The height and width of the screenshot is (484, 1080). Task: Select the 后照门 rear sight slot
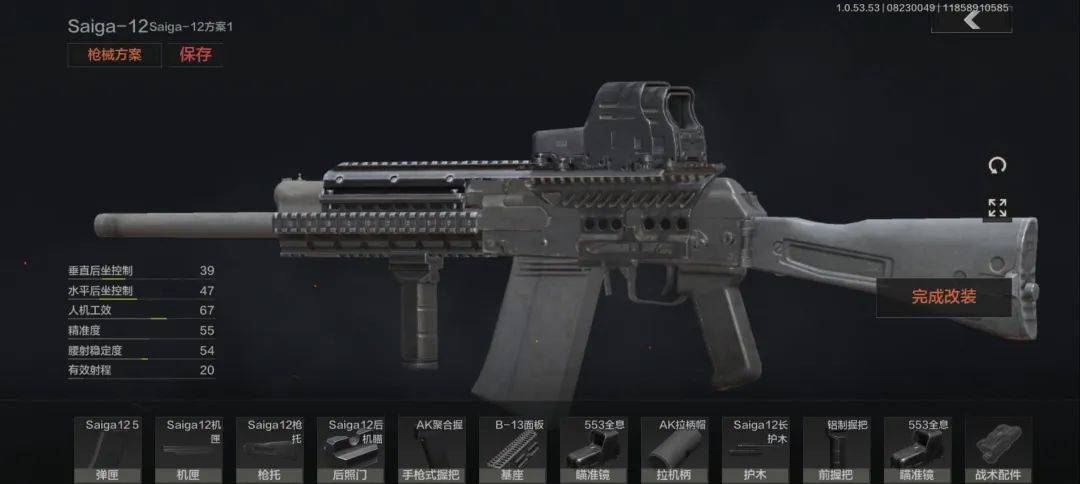(354, 450)
